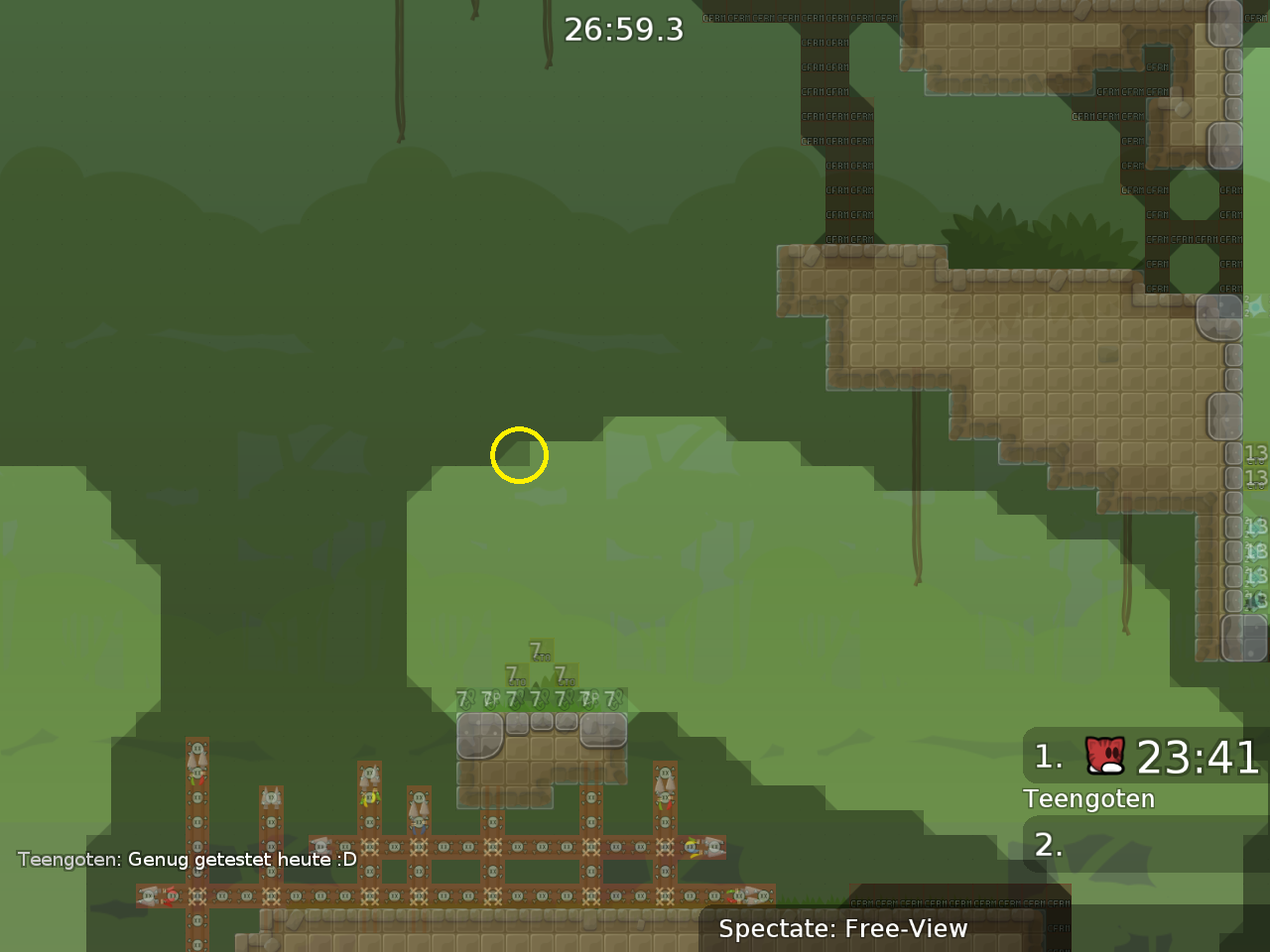Click the 'Spectate: Free-View' bar
This screenshot has width=1270, height=952.
click(x=843, y=929)
